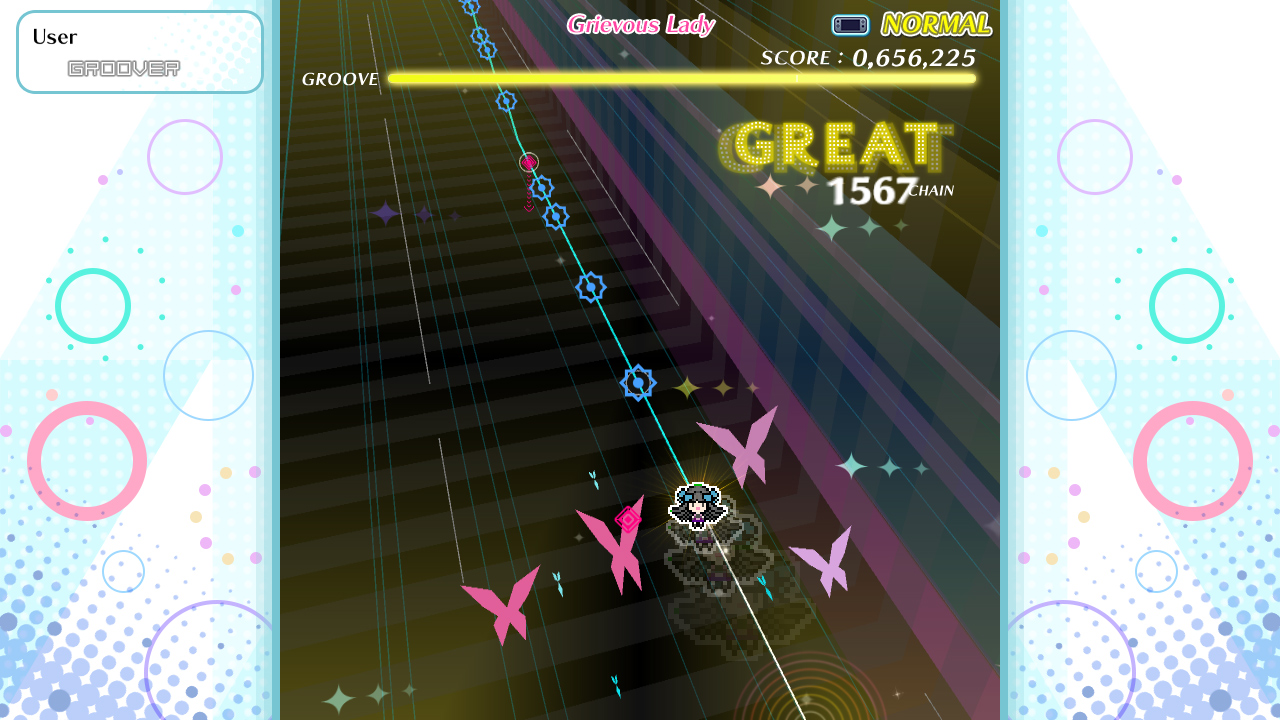
Task: Click the SCORE 0,656,225 display
Action: click(866, 58)
